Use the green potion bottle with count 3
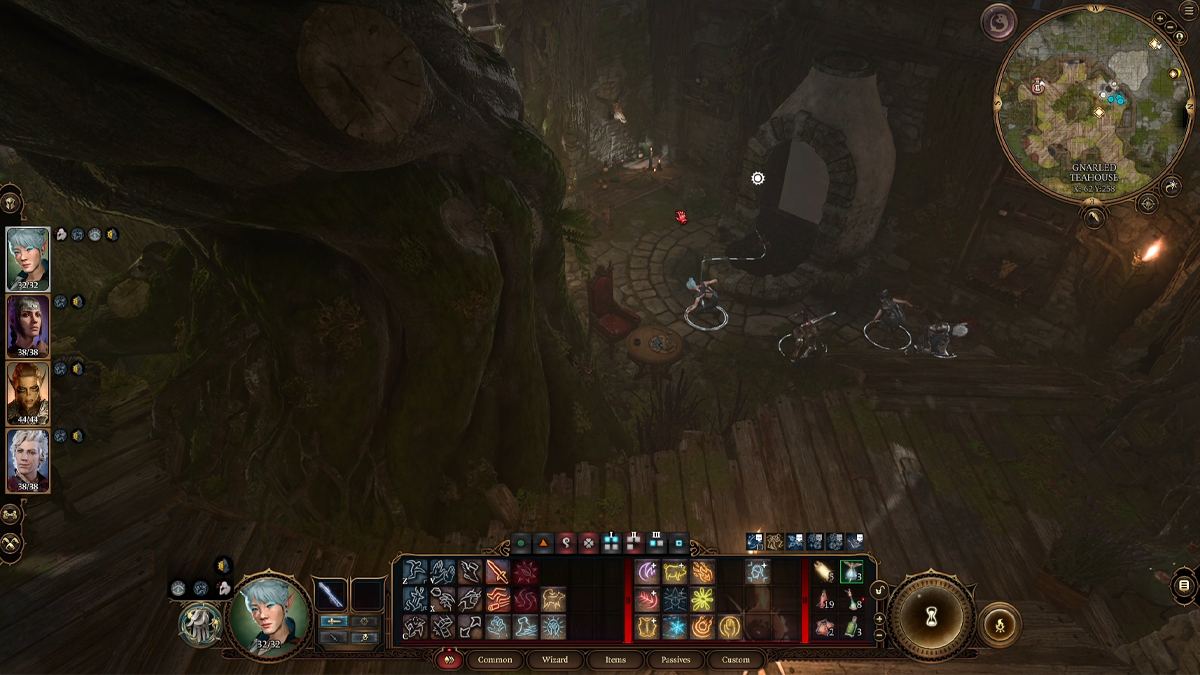This screenshot has width=1200, height=675. pos(851,627)
